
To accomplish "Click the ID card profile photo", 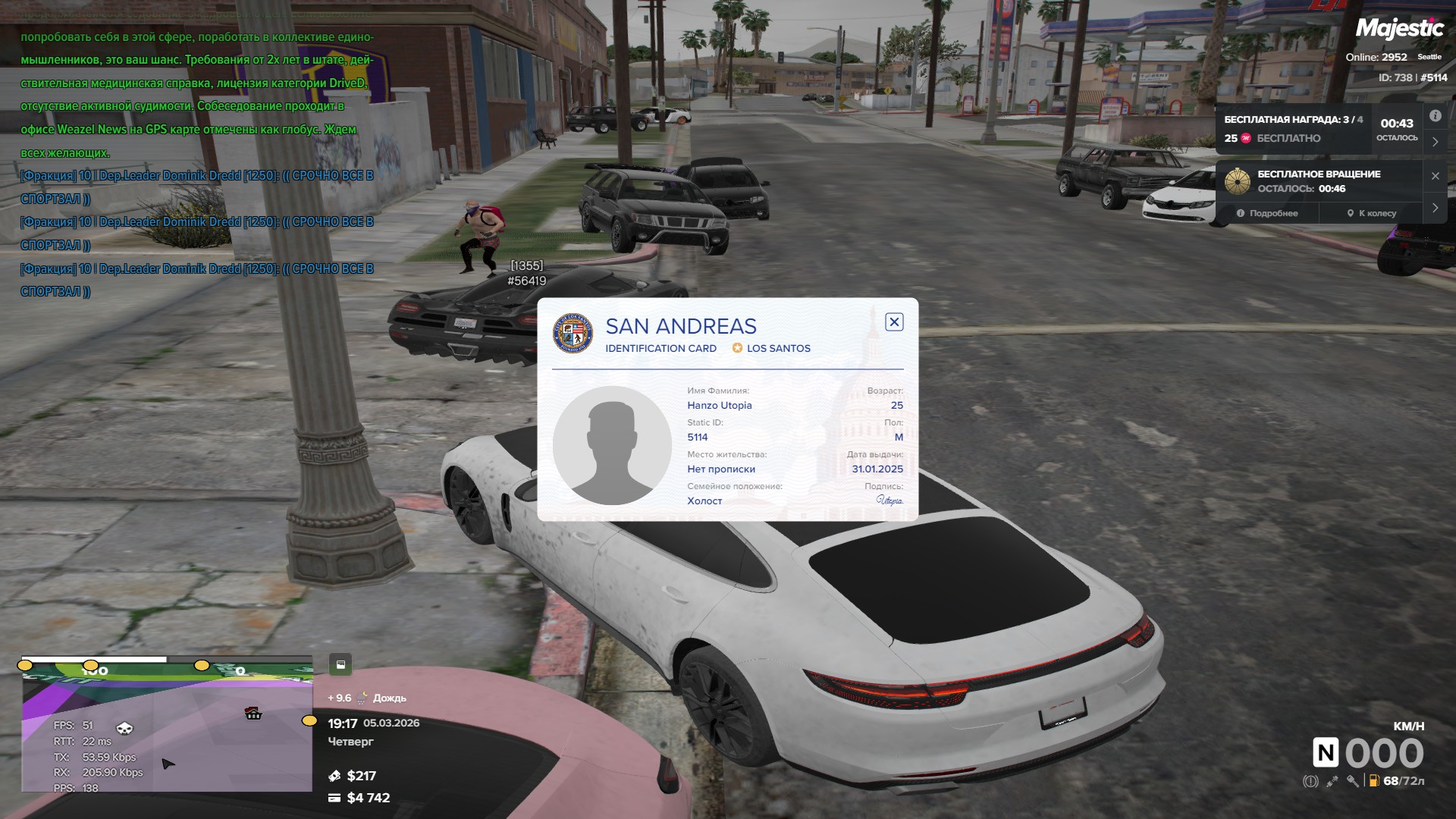I will tap(612, 445).
